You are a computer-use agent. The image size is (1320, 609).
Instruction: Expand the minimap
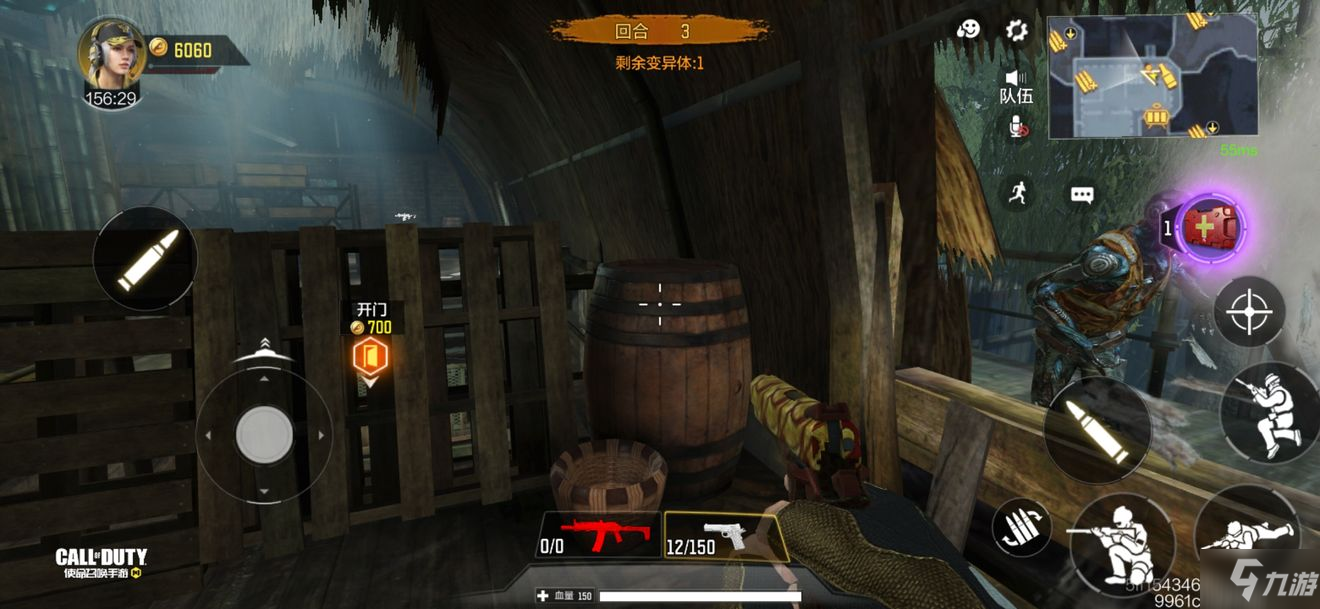(1152, 76)
